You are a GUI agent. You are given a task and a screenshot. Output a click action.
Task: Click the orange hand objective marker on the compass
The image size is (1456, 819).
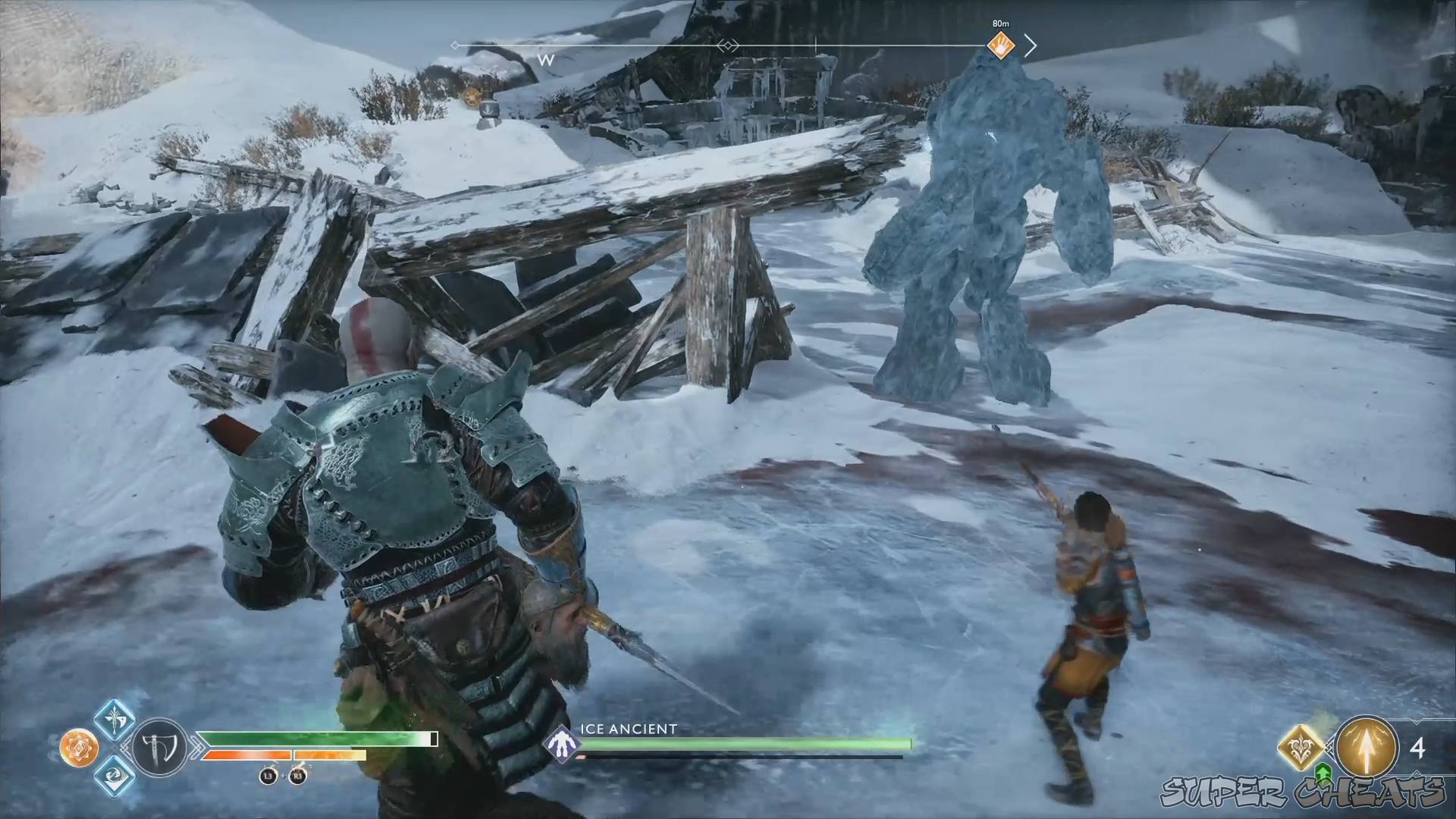(1000, 45)
